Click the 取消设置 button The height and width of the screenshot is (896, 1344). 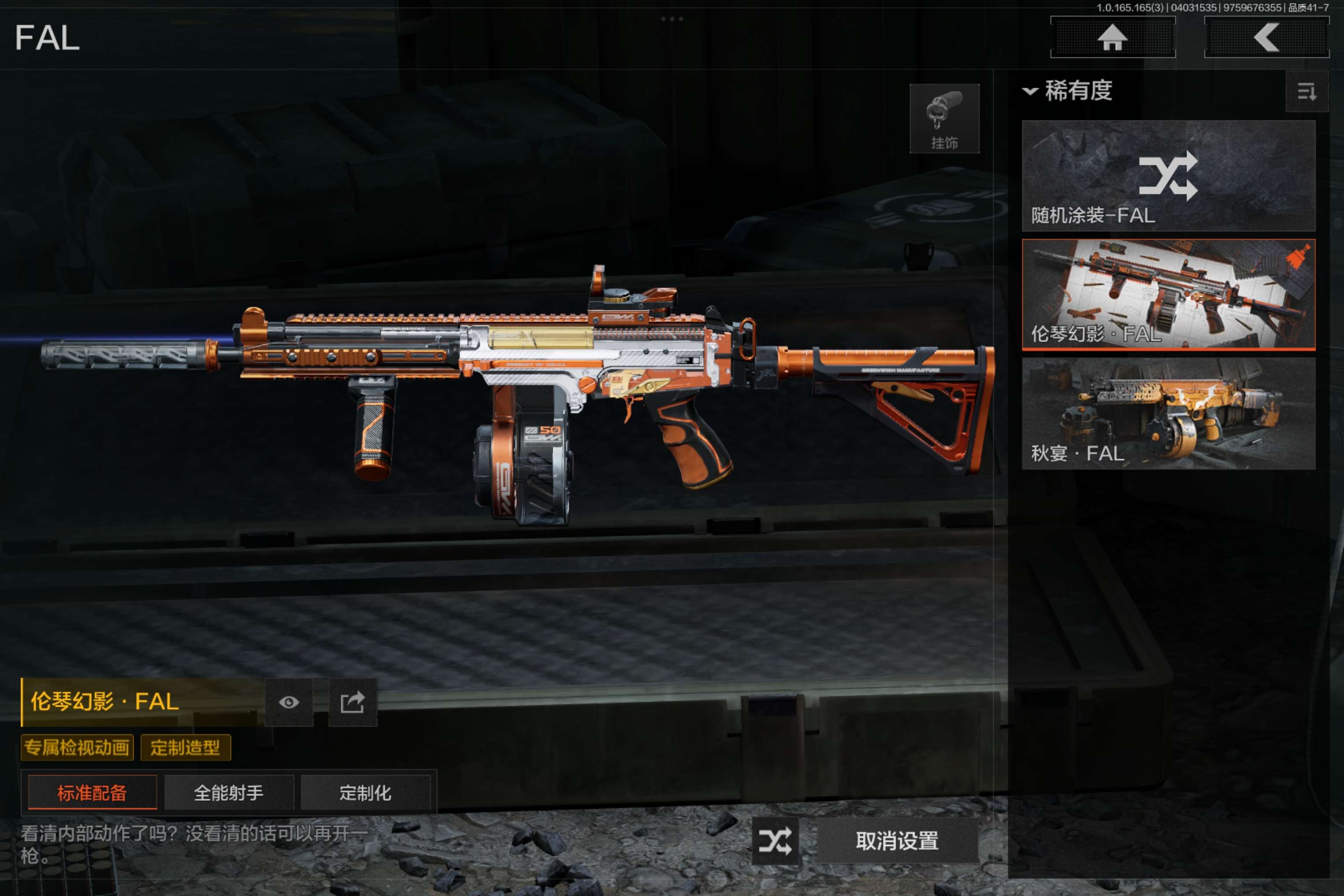(896, 840)
